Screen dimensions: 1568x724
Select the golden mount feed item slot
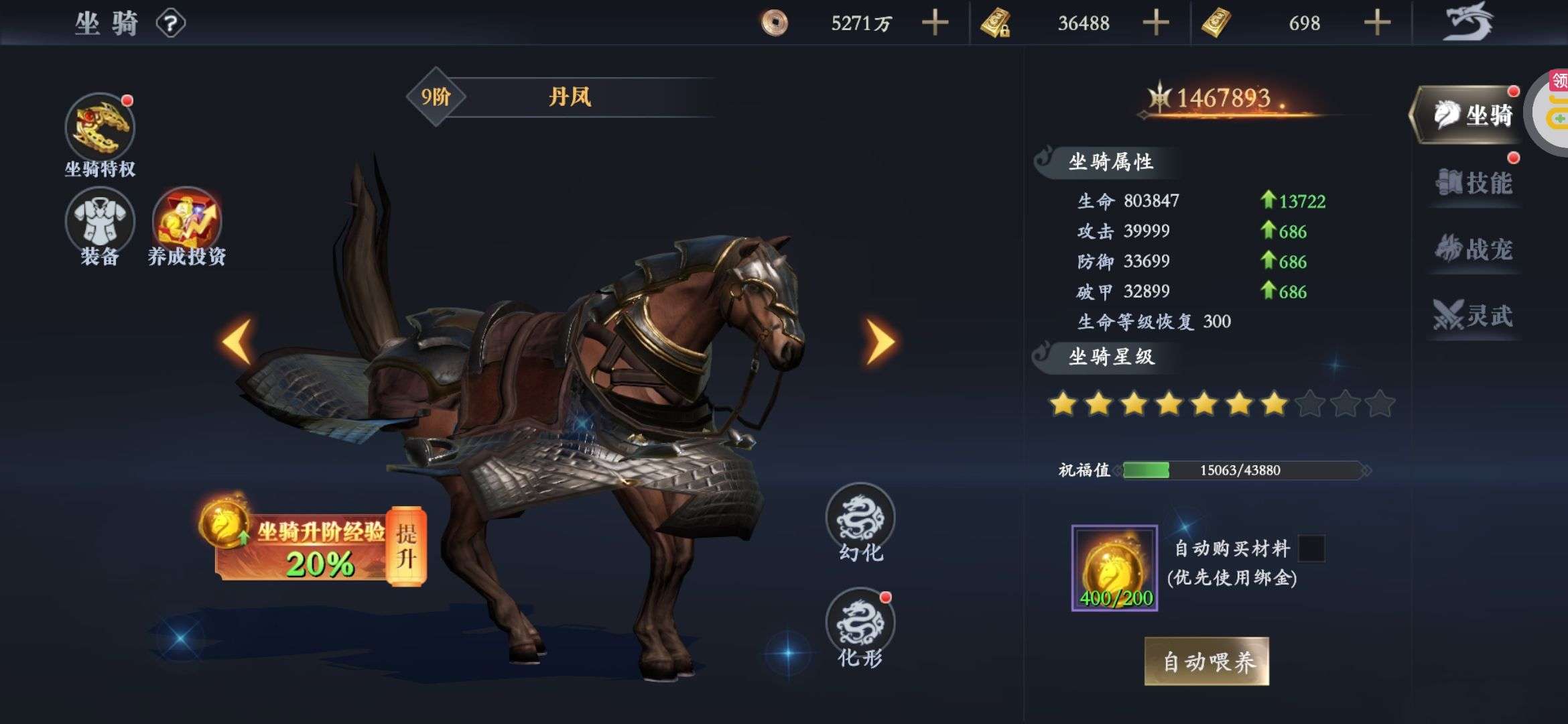click(1114, 568)
